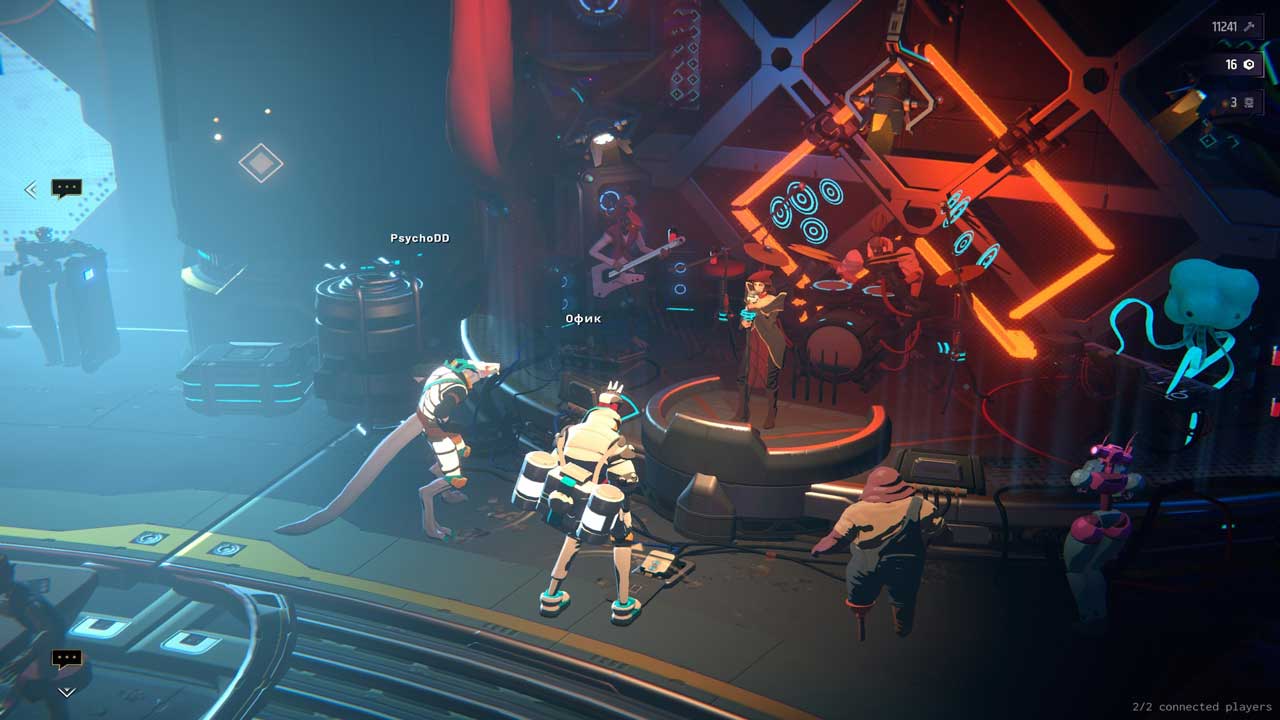The height and width of the screenshot is (720, 1280).
Task: Click the speech bubble beside the left arrow
Action: (66, 188)
